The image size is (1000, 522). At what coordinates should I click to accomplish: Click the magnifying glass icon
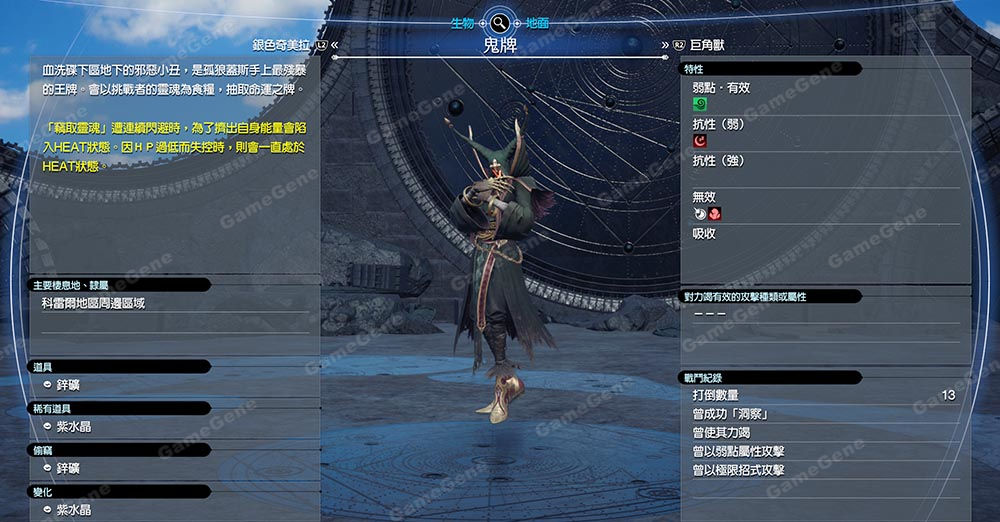click(x=499, y=22)
